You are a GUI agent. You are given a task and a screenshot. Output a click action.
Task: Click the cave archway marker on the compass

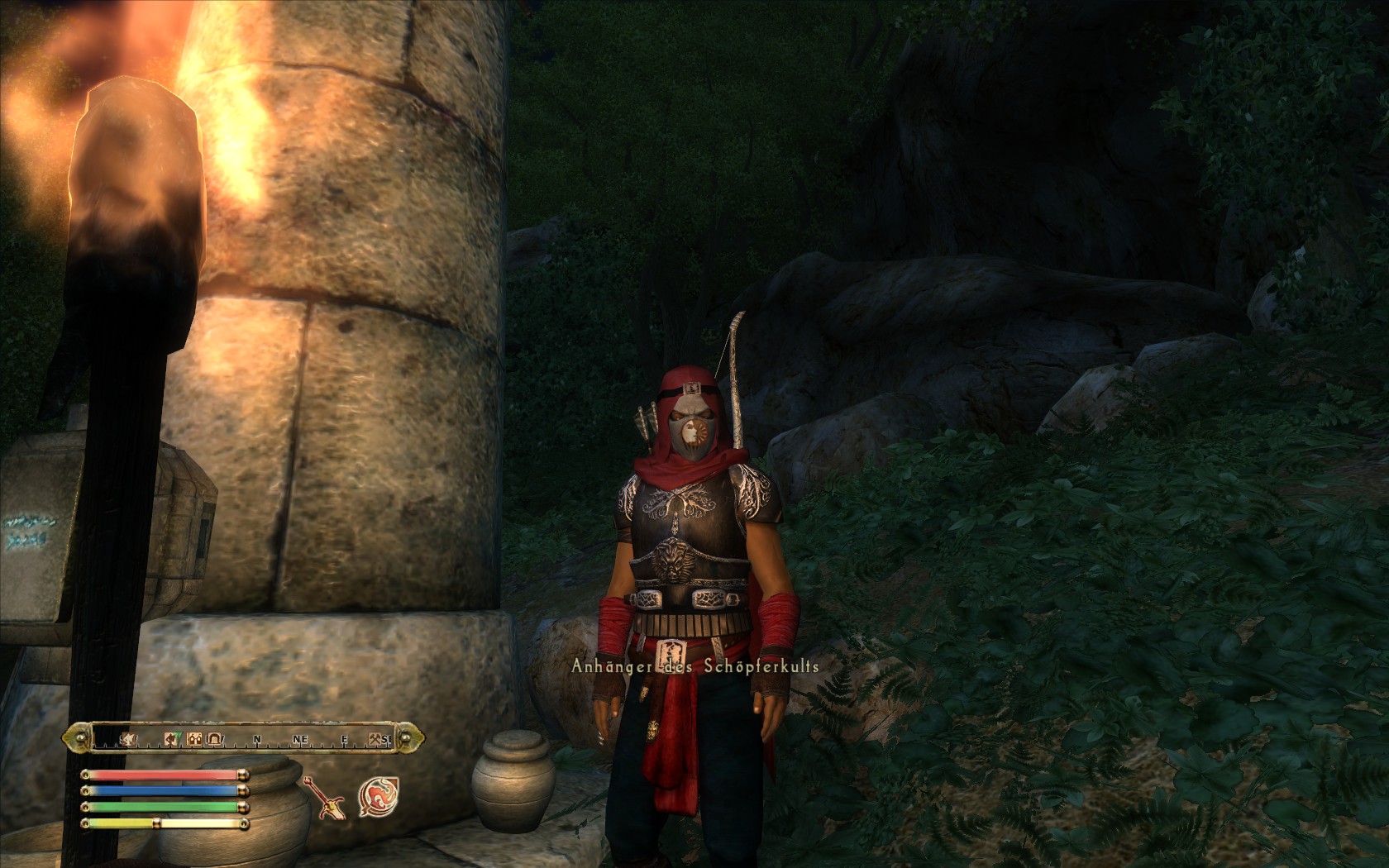(214, 739)
